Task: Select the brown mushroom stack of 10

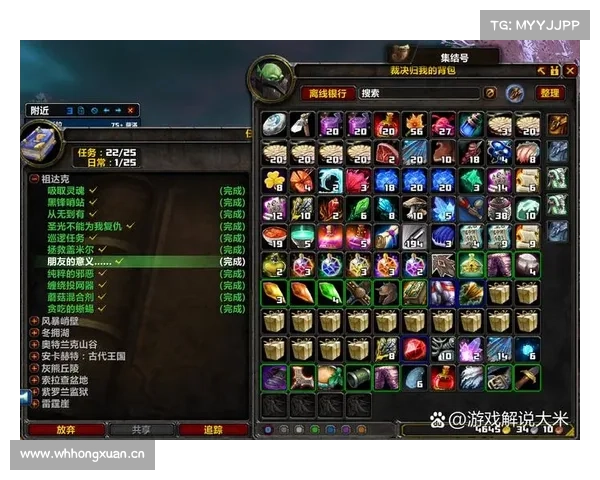Action: pyautogui.click(x=415, y=208)
